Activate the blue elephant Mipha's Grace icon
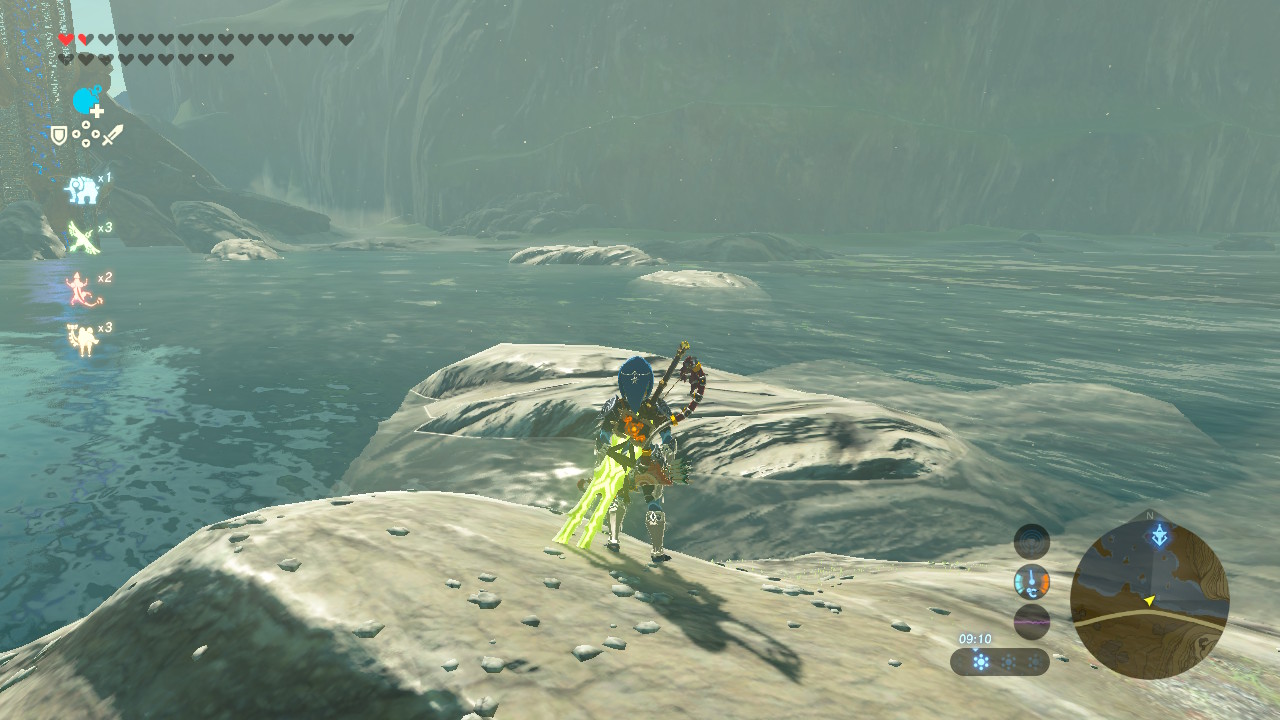The image size is (1280, 720). point(81,189)
